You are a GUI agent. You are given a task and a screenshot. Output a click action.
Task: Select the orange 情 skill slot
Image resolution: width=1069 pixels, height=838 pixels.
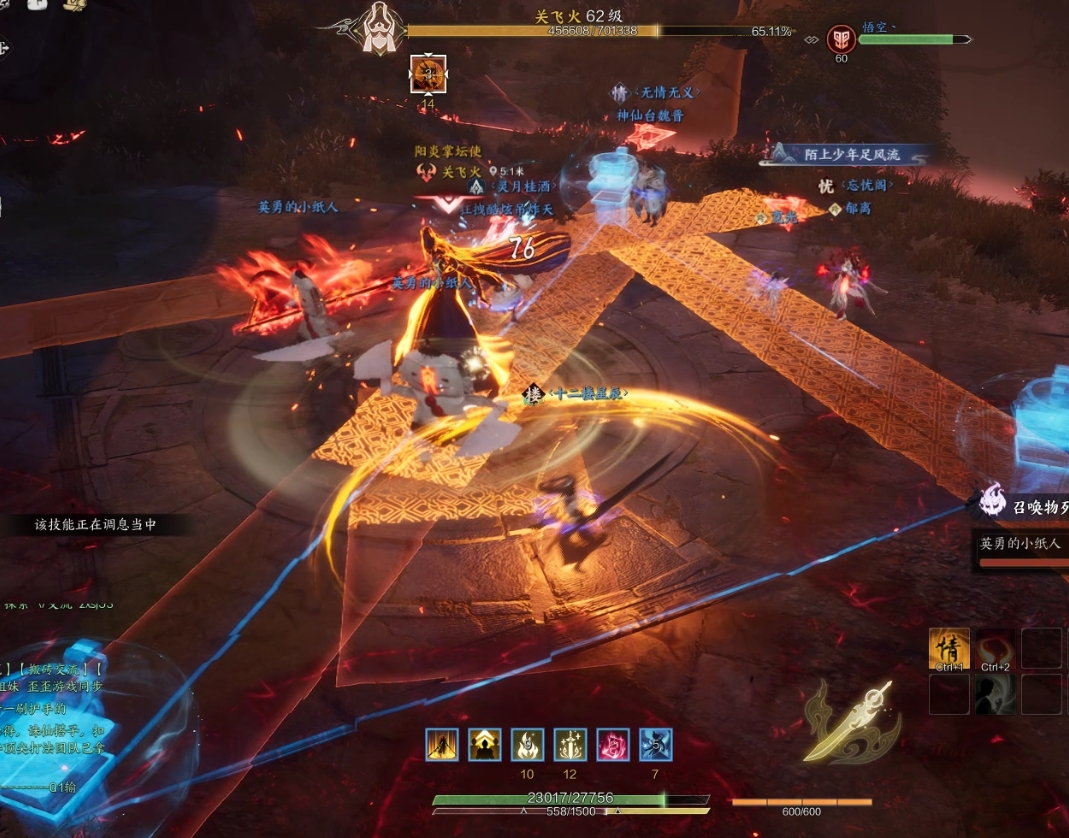coord(949,648)
